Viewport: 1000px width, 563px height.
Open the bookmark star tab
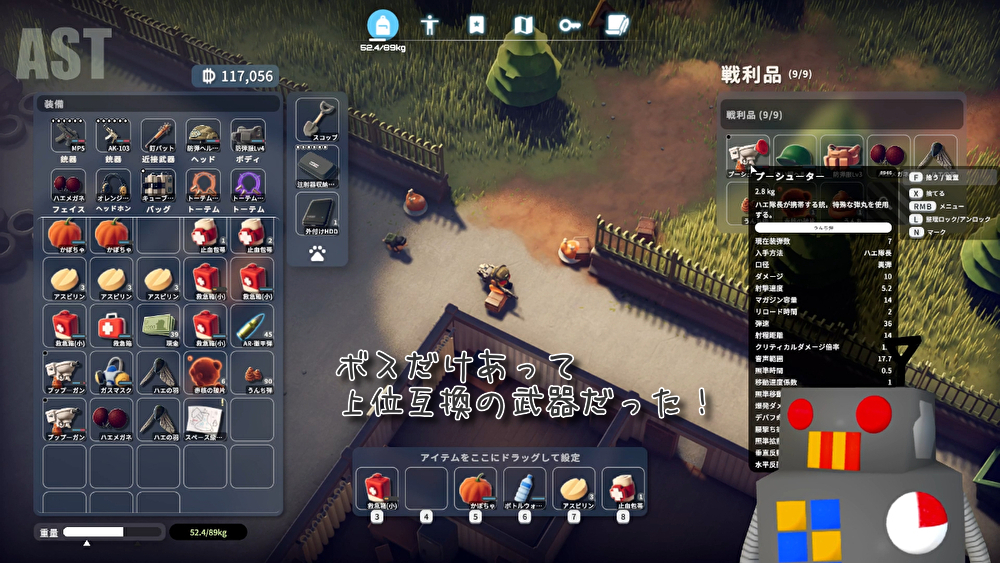coord(477,25)
